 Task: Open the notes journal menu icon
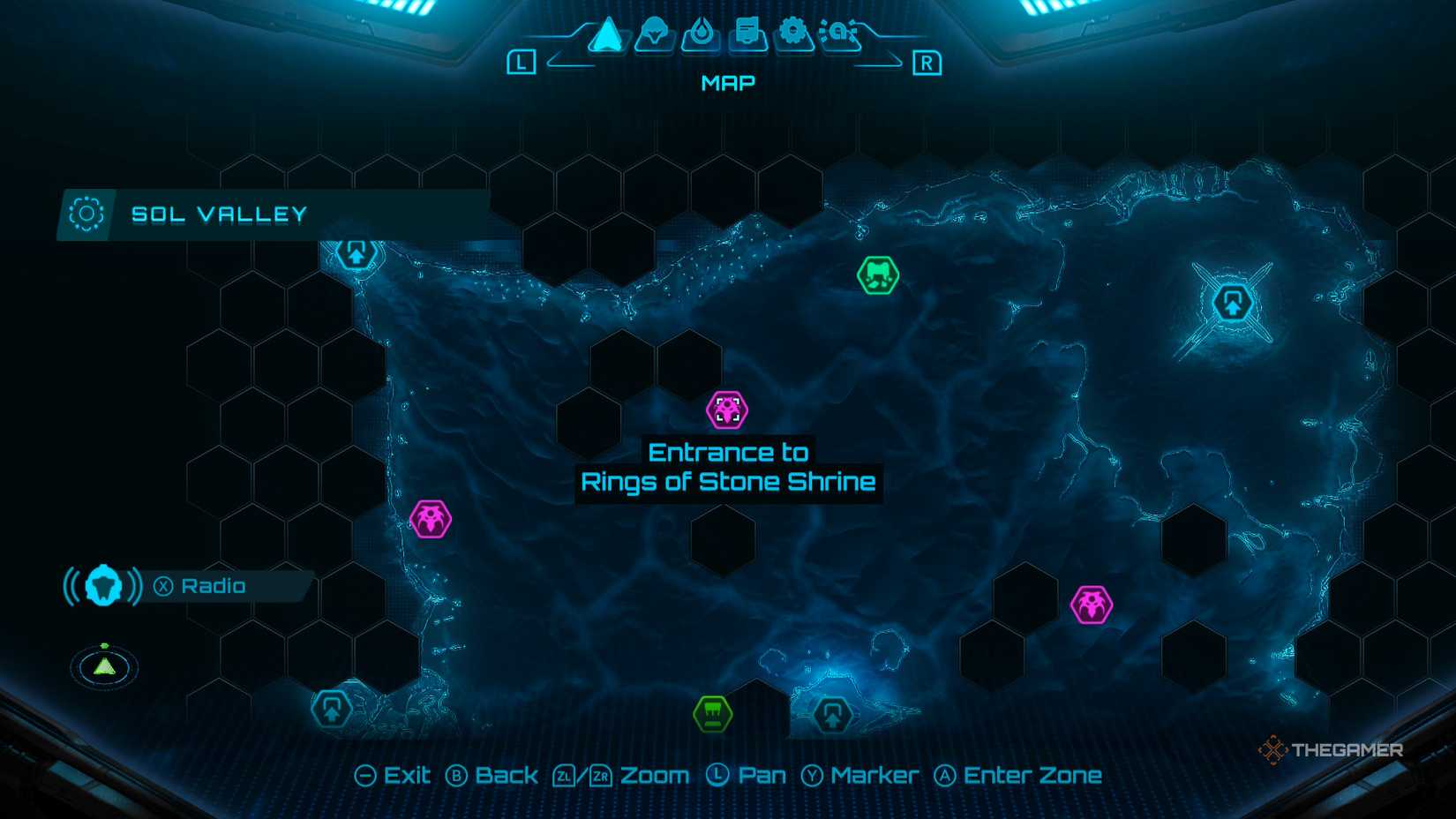[x=747, y=30]
